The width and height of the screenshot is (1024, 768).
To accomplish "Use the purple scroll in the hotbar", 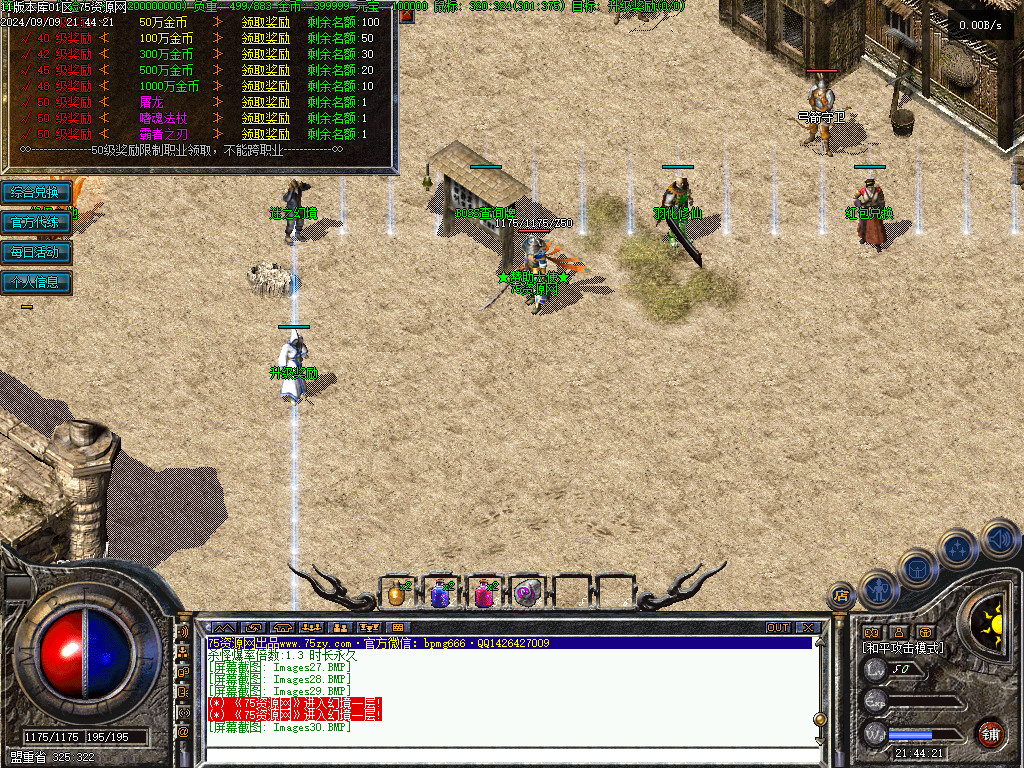I will pyautogui.click(x=527, y=594).
